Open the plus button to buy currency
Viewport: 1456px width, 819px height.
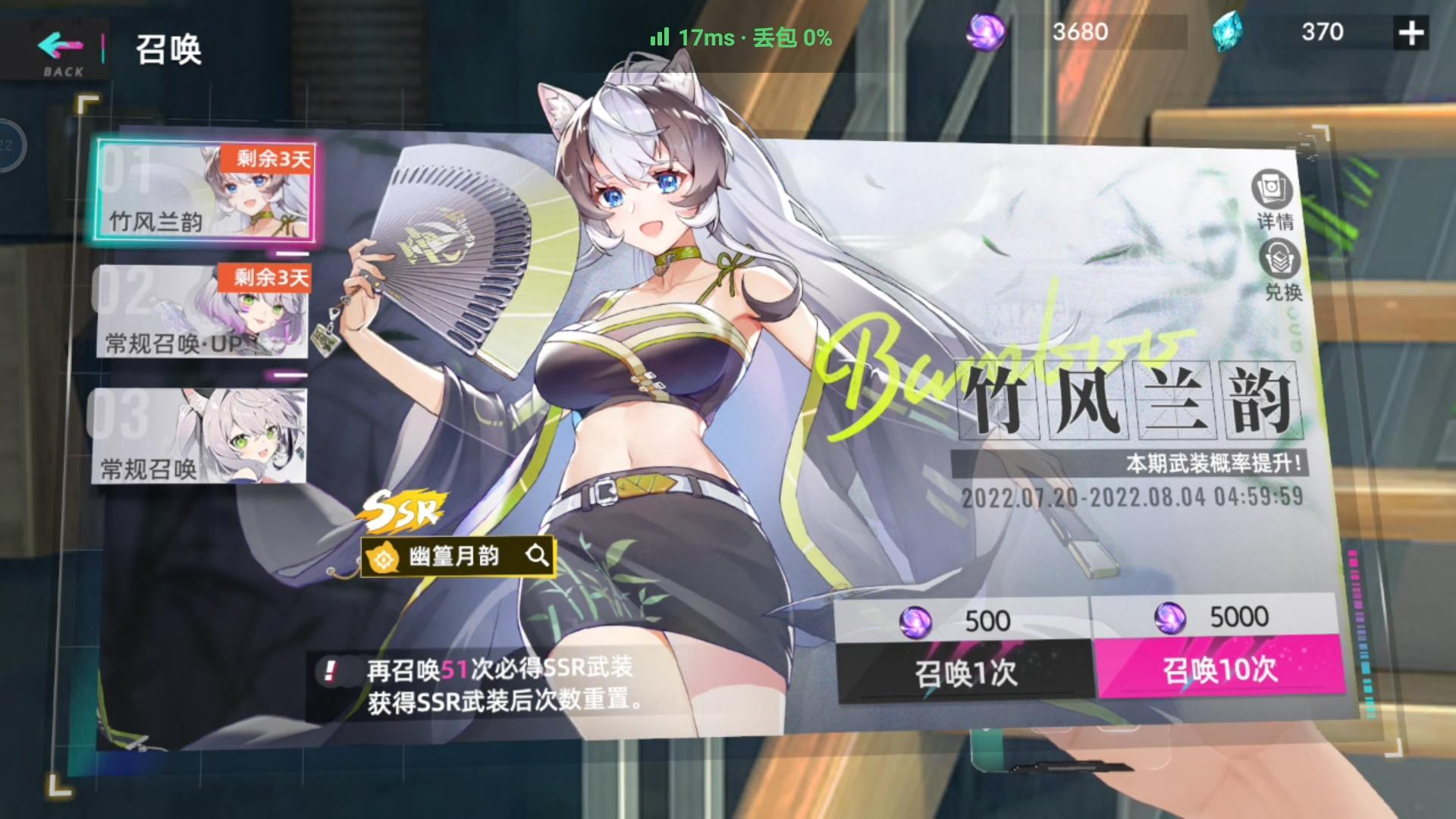pos(1411,32)
